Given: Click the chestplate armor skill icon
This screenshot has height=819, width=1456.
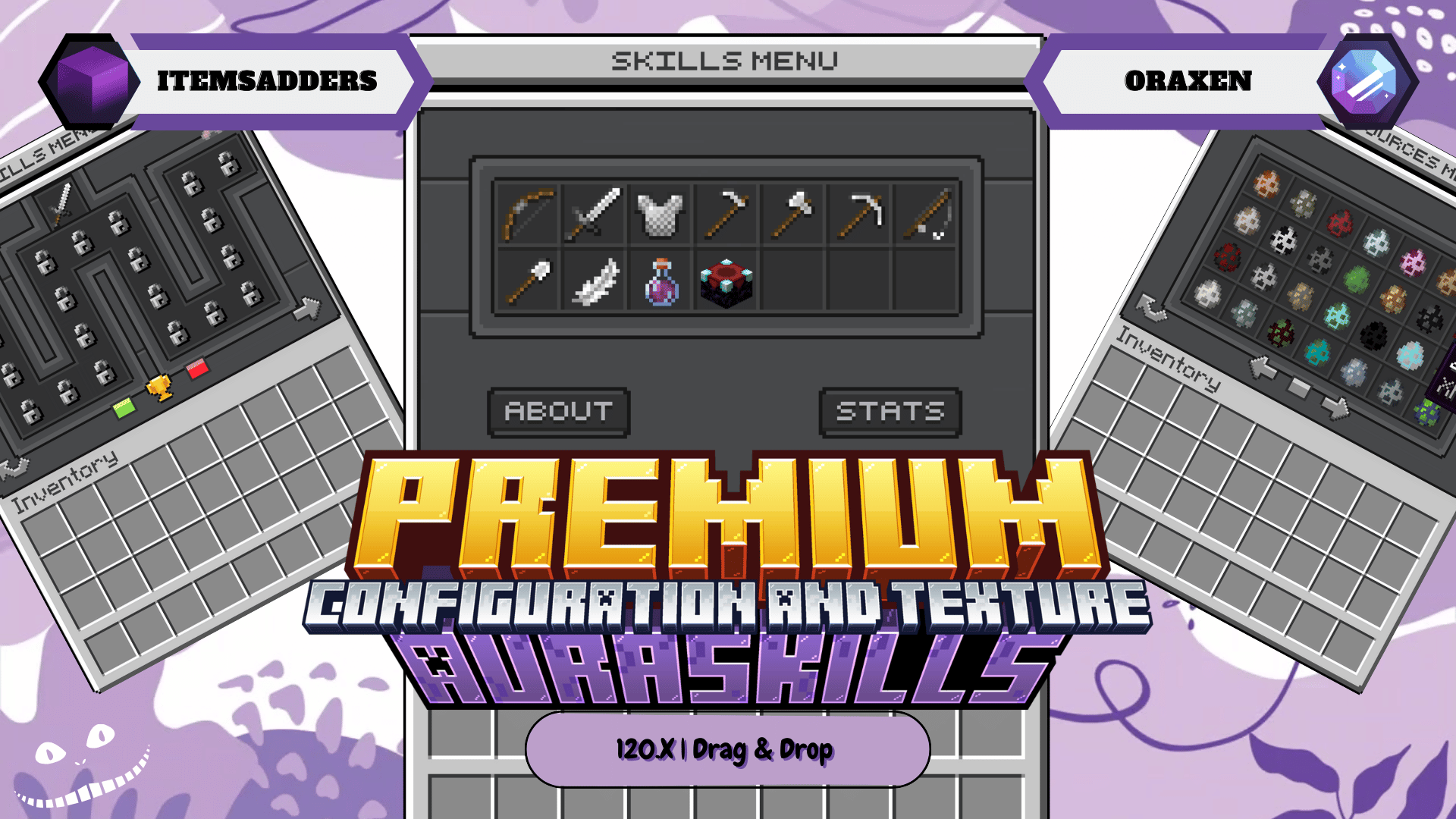Looking at the screenshot, I should 660,216.
